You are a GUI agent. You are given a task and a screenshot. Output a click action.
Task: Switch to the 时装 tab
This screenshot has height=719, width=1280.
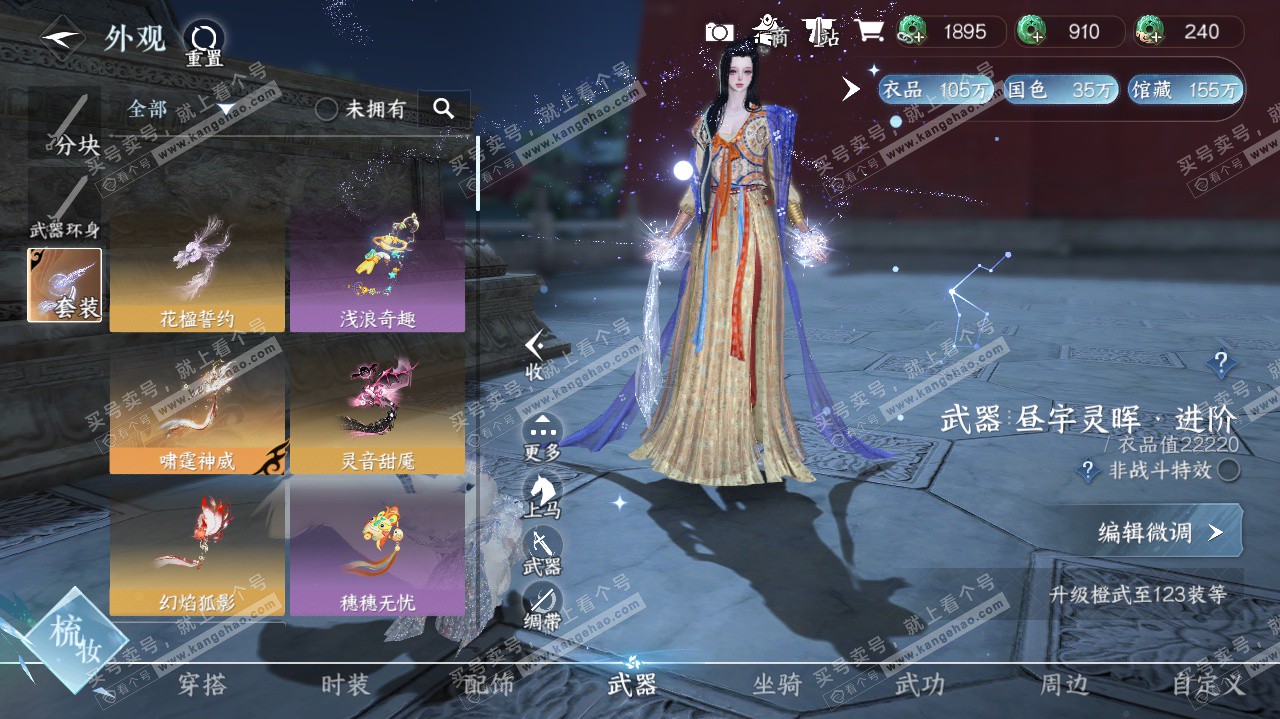[x=345, y=685]
